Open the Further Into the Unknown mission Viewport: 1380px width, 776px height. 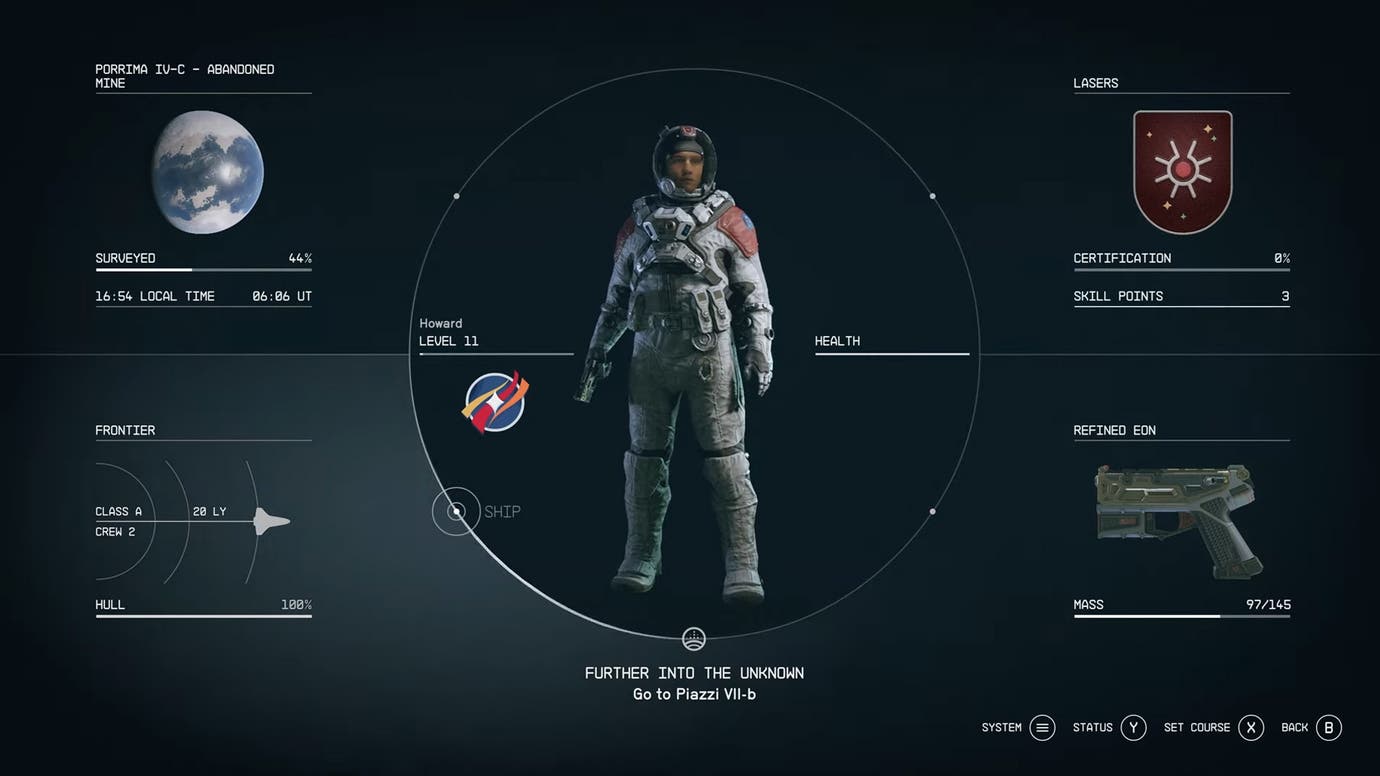694,673
